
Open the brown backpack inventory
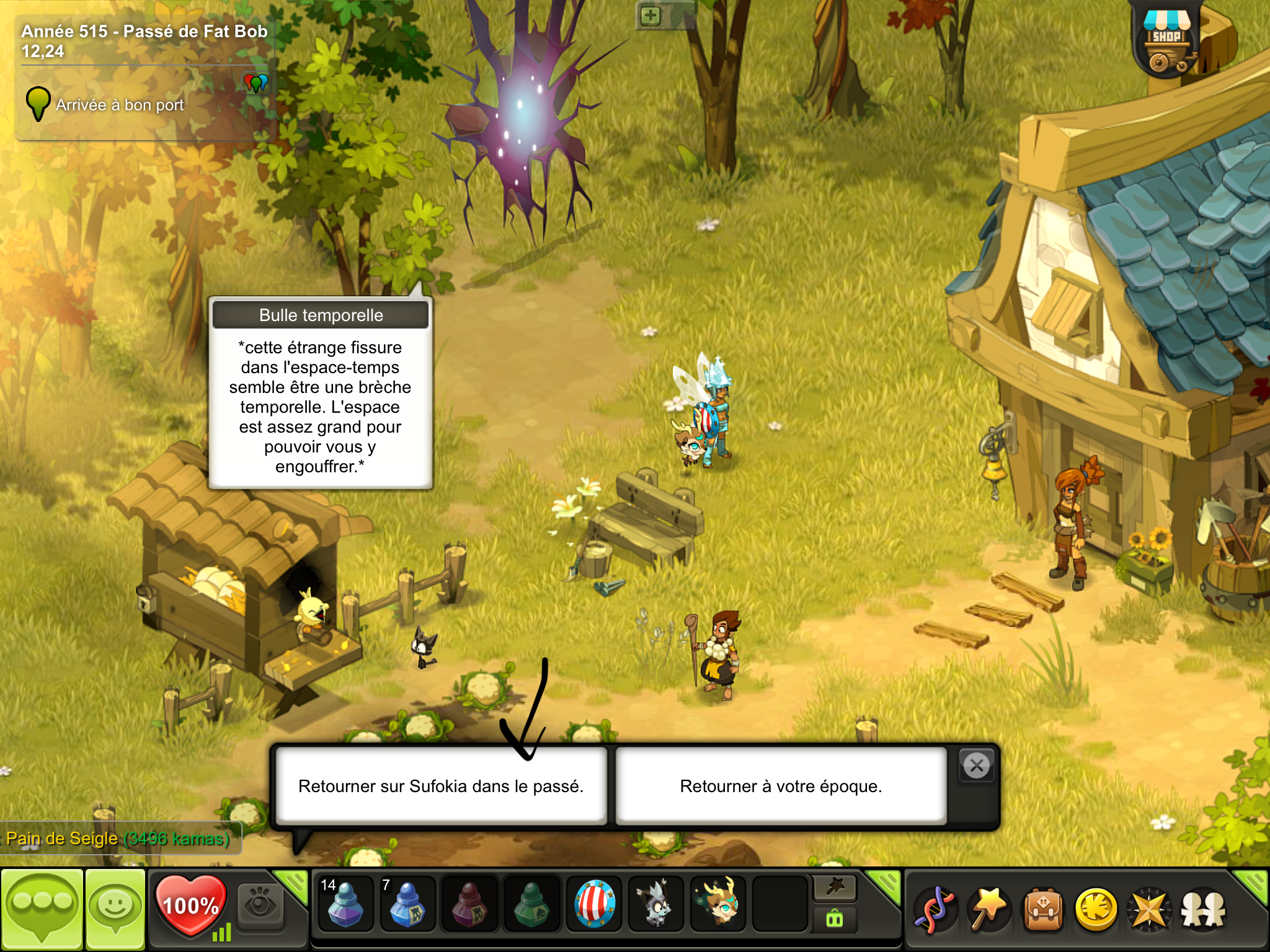(1044, 910)
